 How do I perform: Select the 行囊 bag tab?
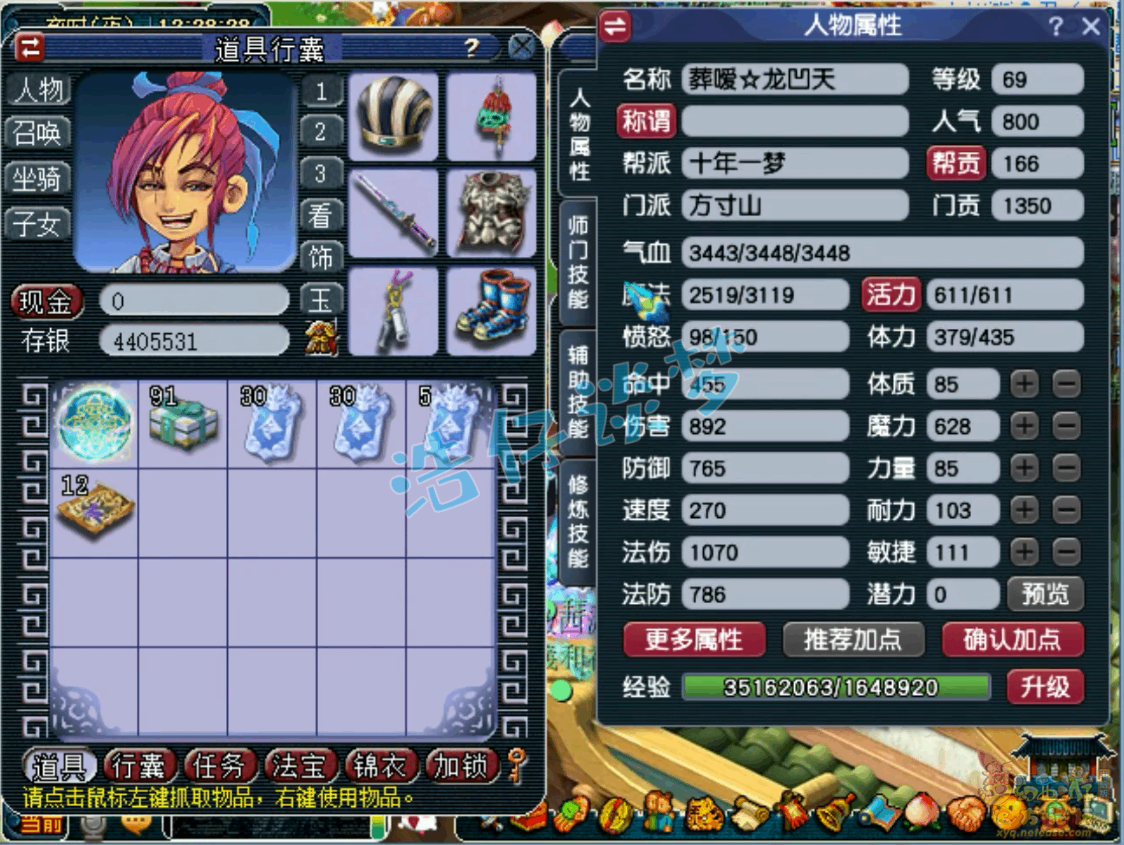(139, 766)
